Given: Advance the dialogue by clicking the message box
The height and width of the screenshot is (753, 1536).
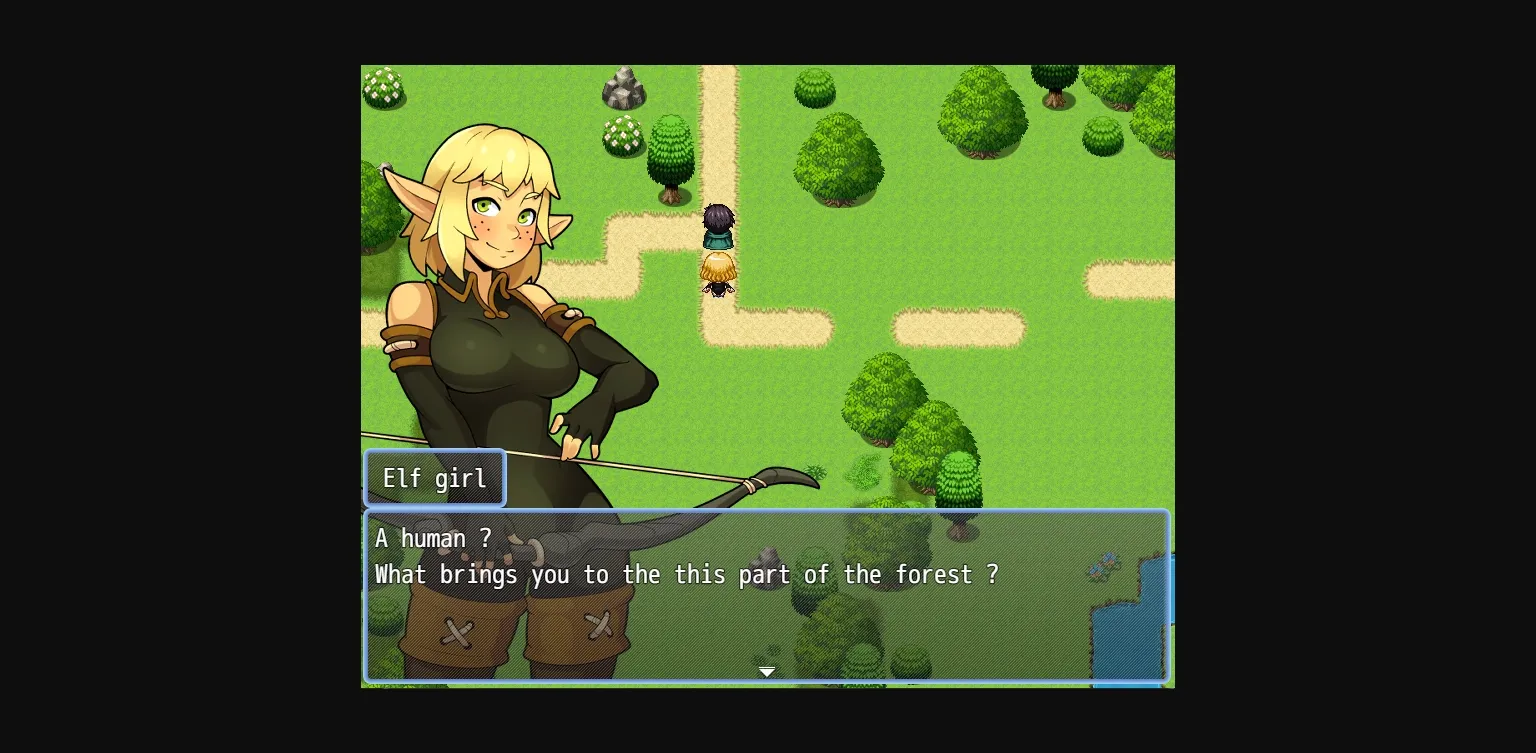Looking at the screenshot, I should [x=767, y=596].
